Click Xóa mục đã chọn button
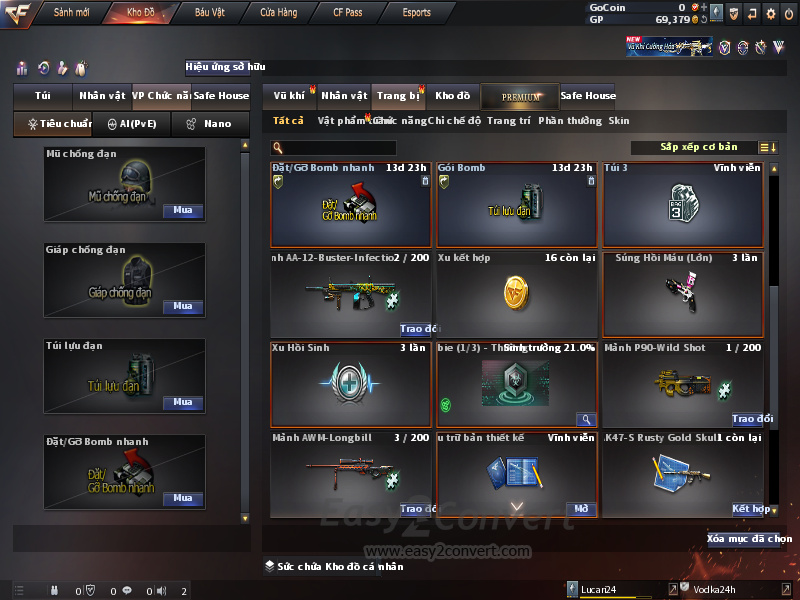 749,539
